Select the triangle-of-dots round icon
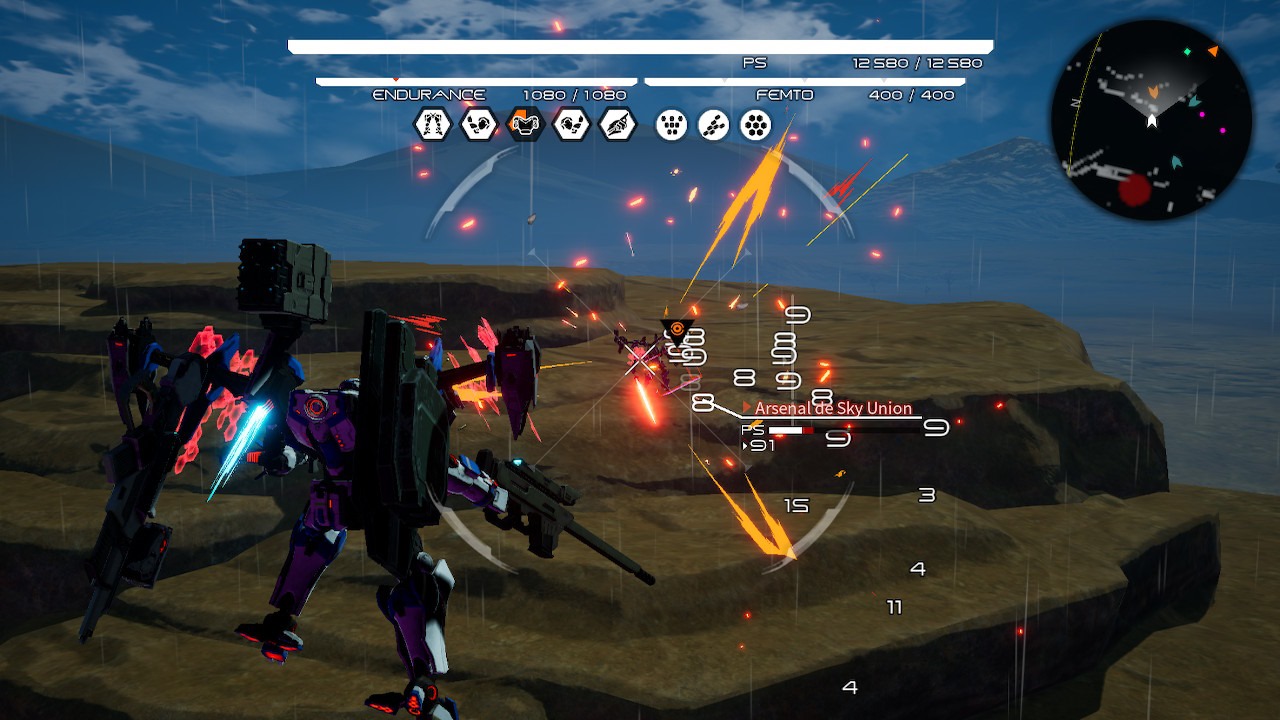This screenshot has height=720, width=1280. (x=672, y=125)
